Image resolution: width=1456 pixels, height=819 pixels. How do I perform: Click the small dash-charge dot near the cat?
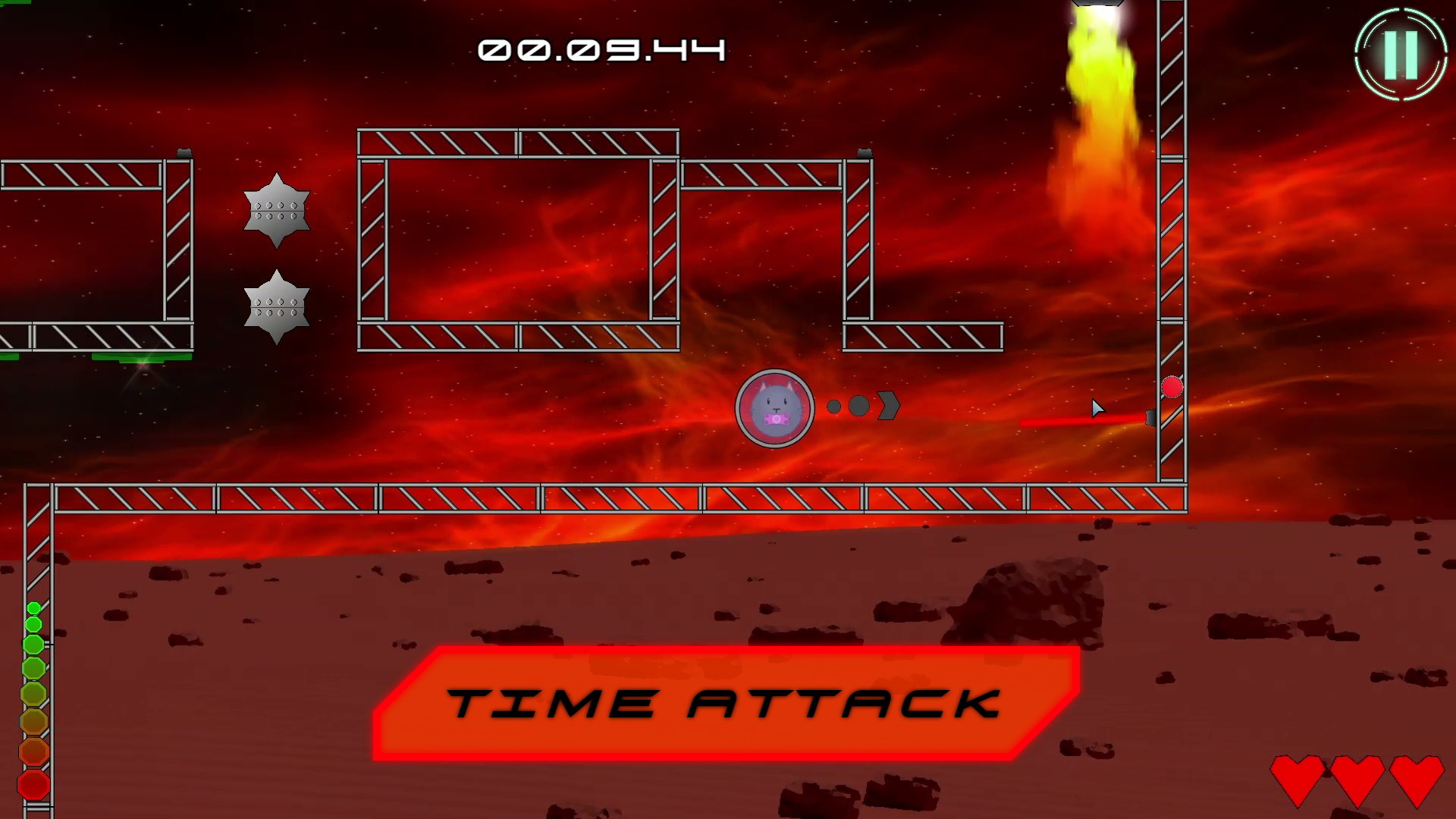coord(834,406)
